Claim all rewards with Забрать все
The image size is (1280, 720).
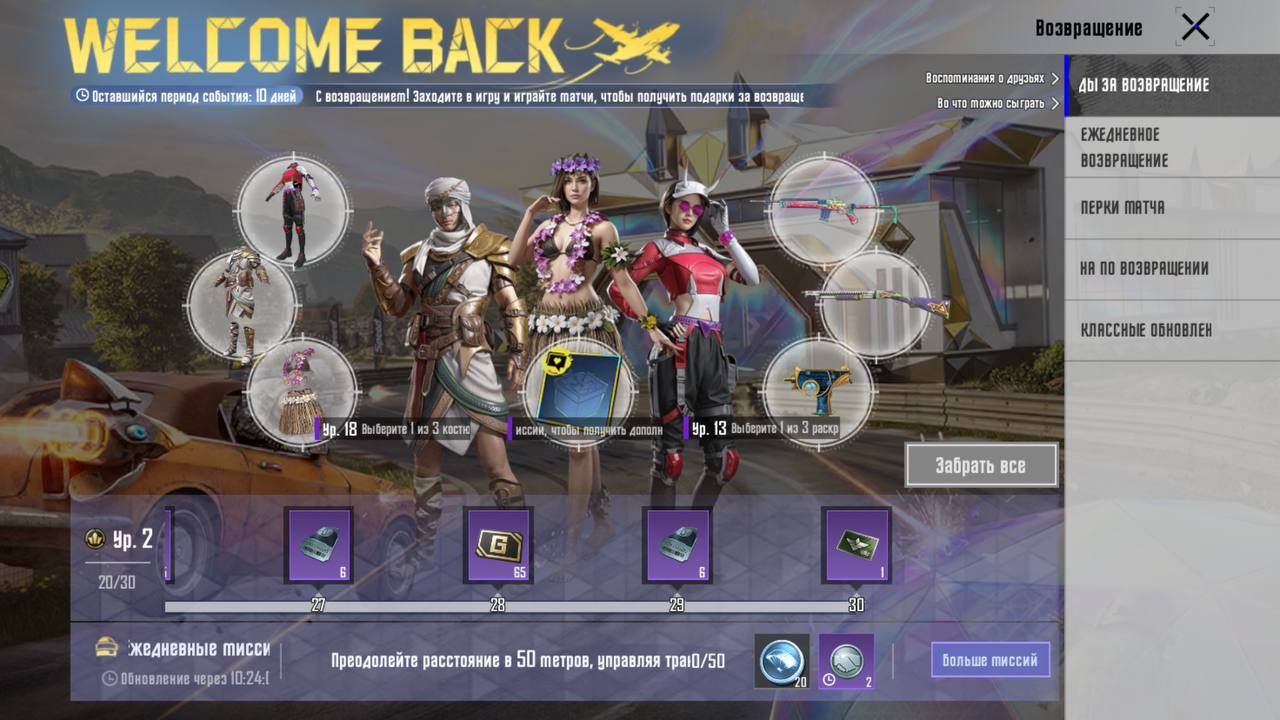click(981, 465)
